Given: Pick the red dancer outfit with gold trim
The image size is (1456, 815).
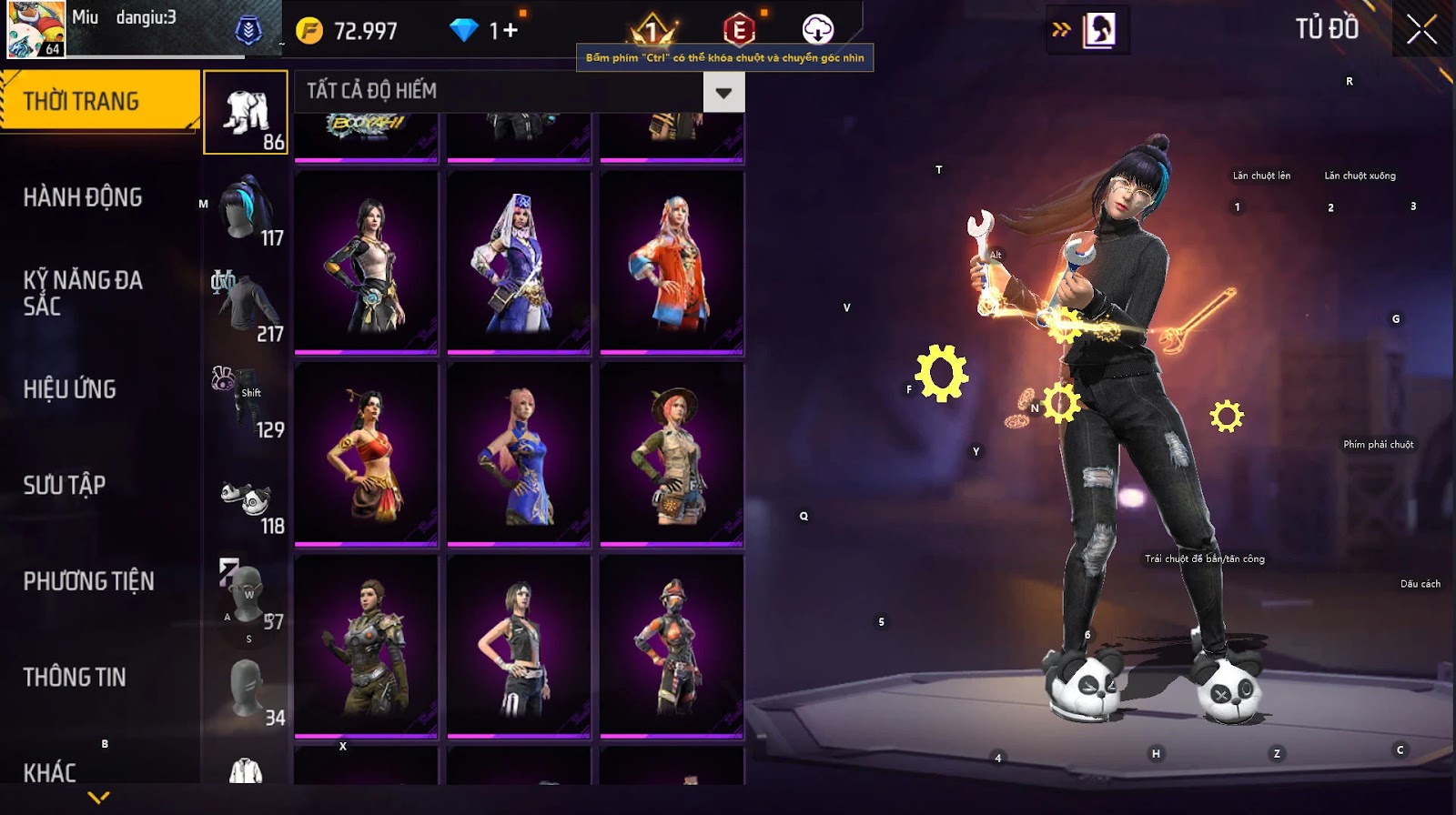Looking at the screenshot, I should point(366,454).
